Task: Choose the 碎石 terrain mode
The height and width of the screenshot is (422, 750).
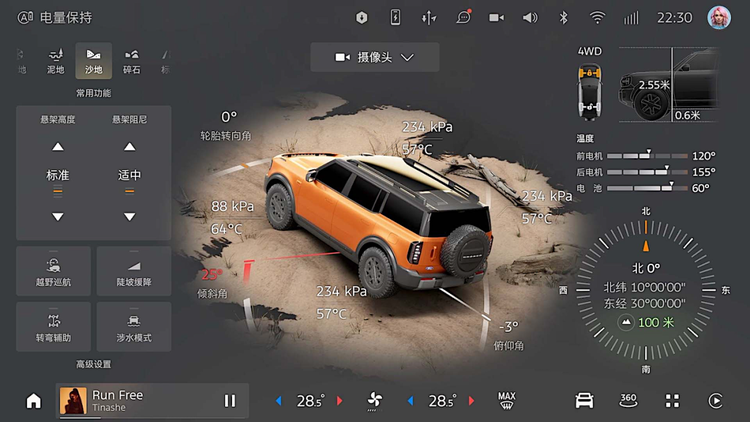Action: 132,60
